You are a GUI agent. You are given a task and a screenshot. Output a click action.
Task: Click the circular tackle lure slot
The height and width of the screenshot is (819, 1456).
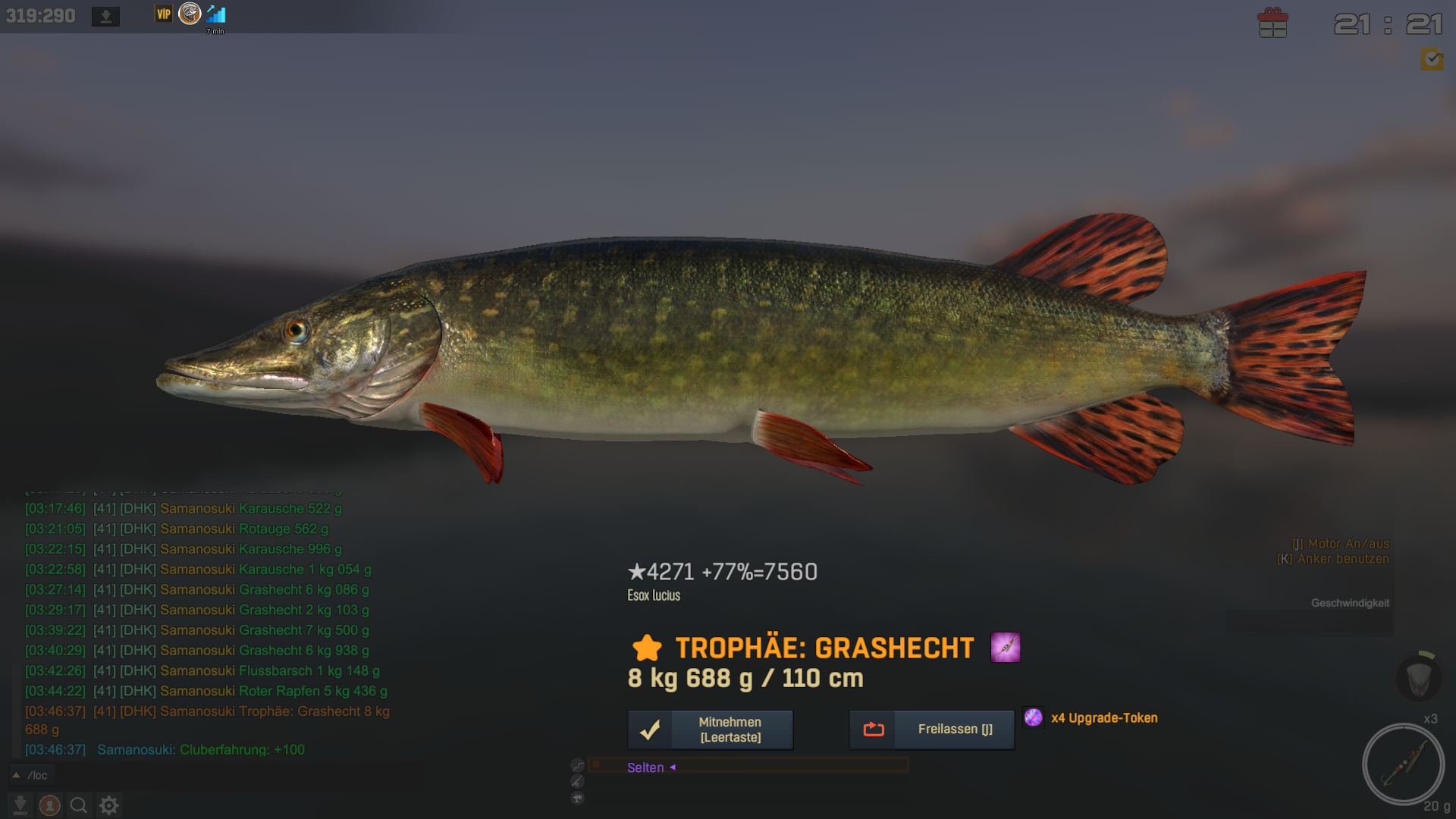1403,764
